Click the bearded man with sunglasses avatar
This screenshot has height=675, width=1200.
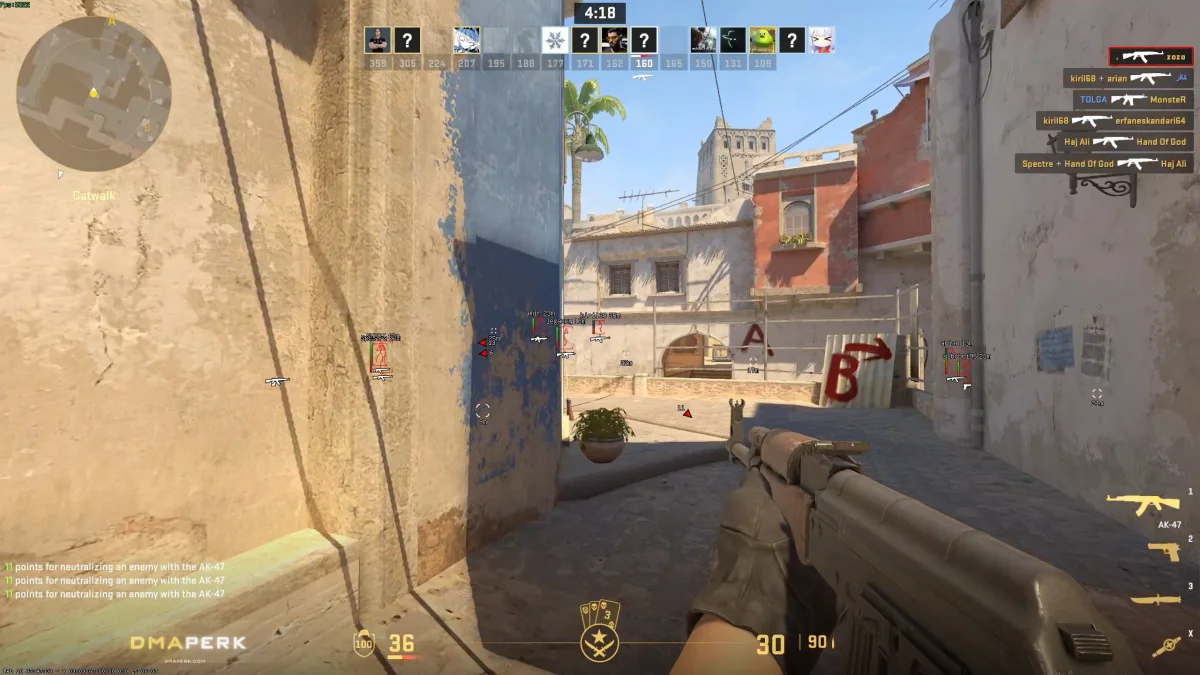614,40
